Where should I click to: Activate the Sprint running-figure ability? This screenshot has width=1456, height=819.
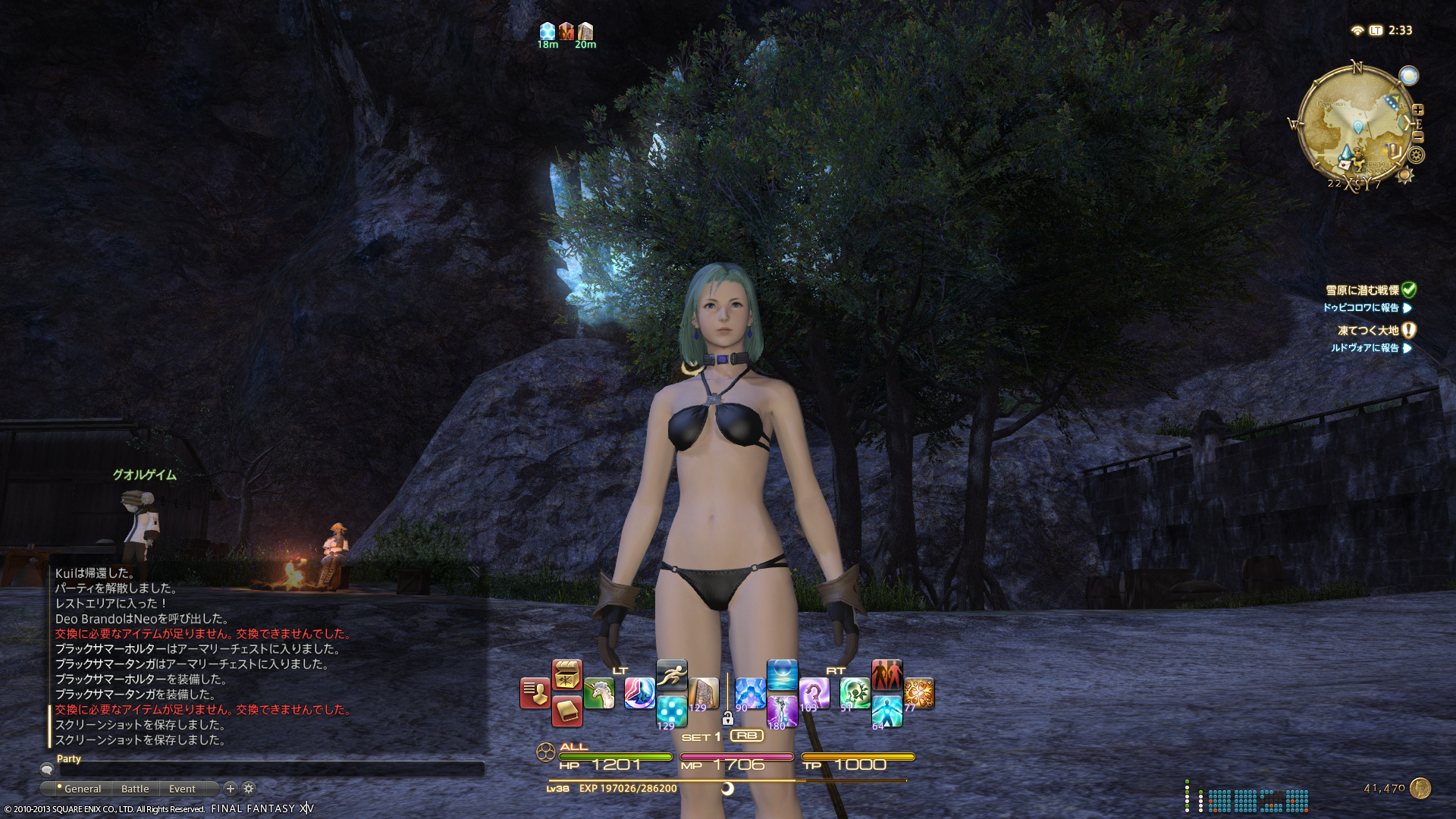coord(672,675)
